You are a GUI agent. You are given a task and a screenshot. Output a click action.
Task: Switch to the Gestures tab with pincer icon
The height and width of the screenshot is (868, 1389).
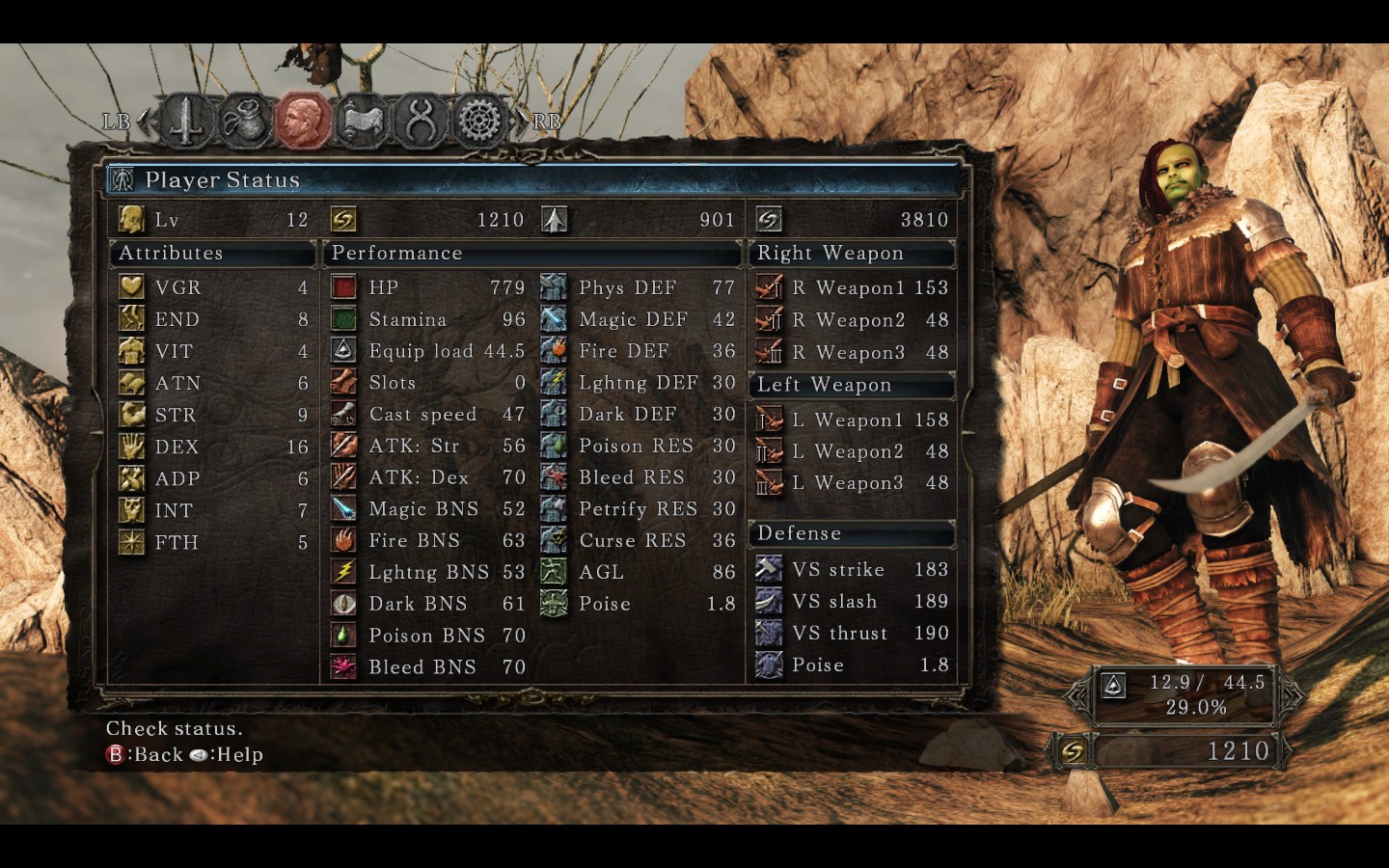coord(422,122)
